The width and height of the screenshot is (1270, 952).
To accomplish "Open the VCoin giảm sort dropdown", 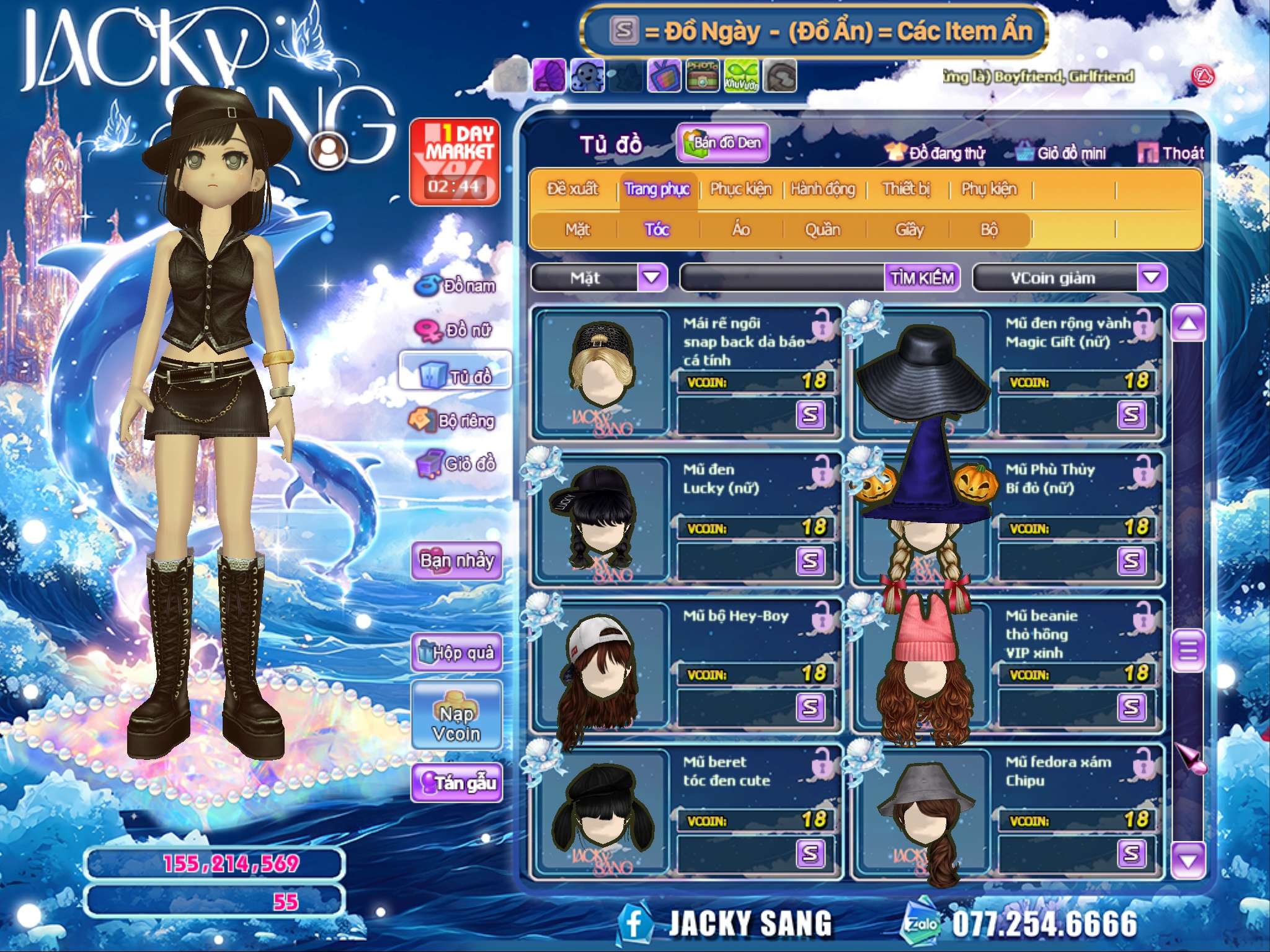I will (1152, 277).
